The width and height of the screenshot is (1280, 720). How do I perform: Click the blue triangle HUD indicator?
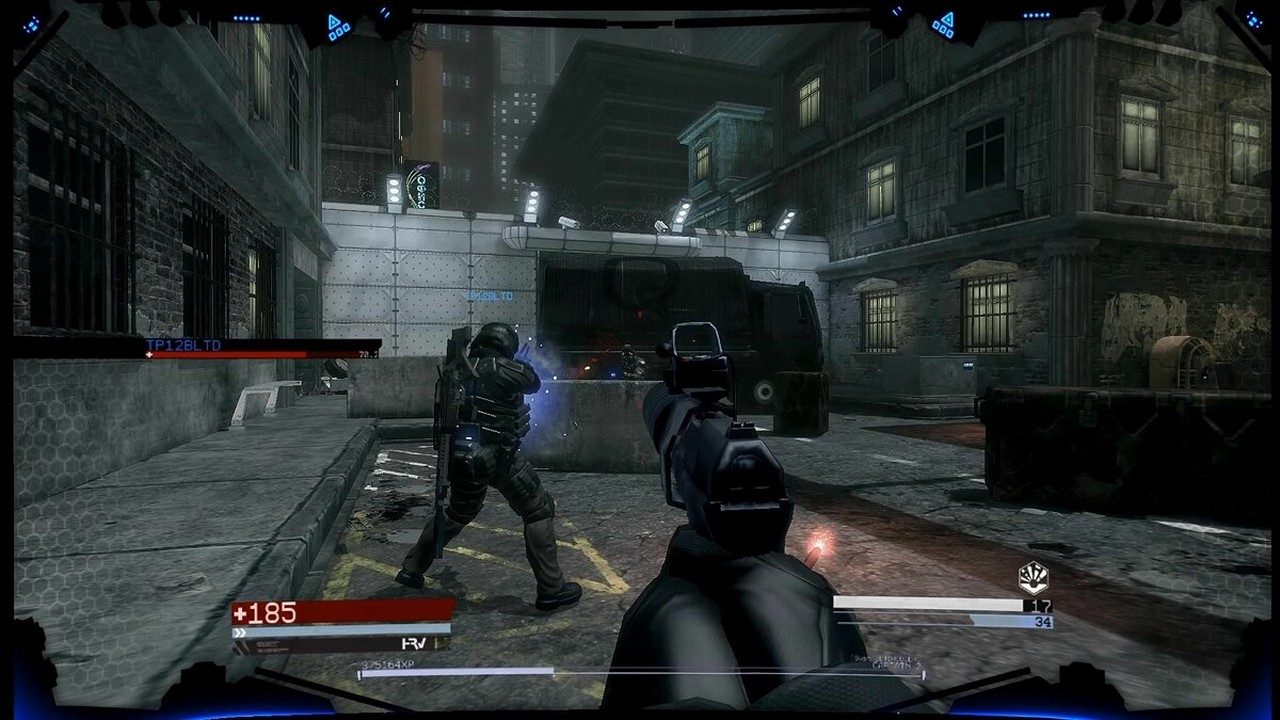point(335,21)
